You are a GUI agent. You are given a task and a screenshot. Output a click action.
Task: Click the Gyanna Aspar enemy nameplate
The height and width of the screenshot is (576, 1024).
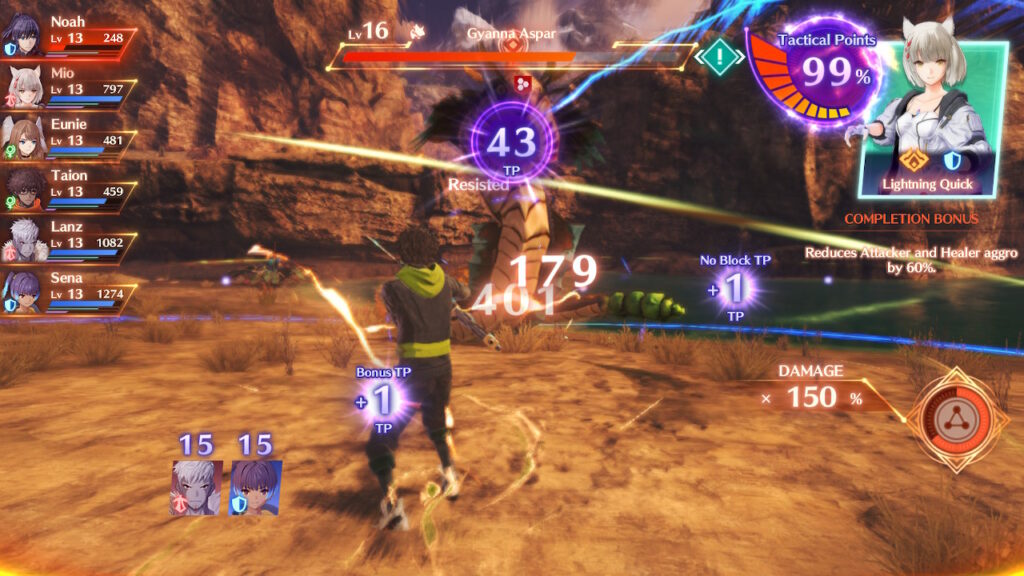click(x=511, y=34)
